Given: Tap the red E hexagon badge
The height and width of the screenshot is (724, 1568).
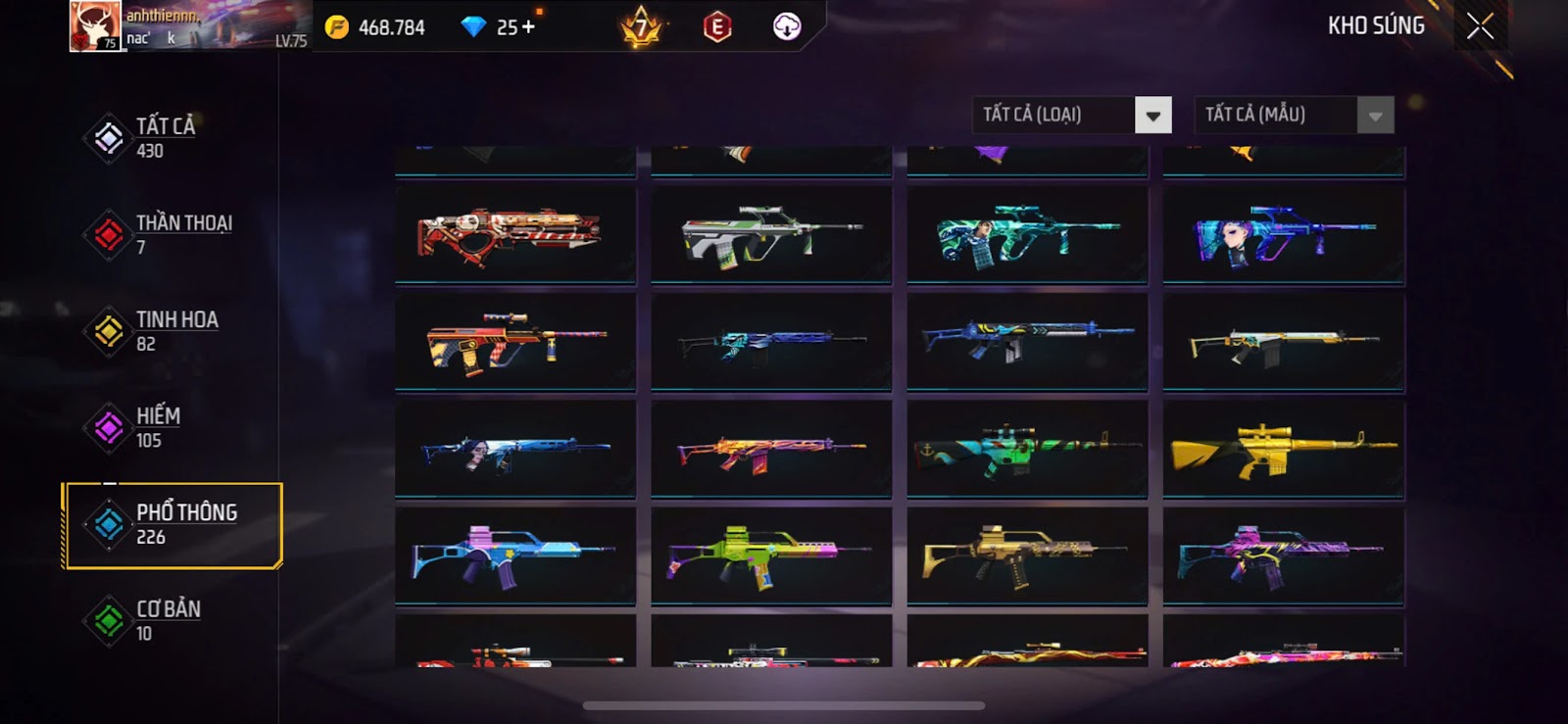Looking at the screenshot, I should pos(717,27).
